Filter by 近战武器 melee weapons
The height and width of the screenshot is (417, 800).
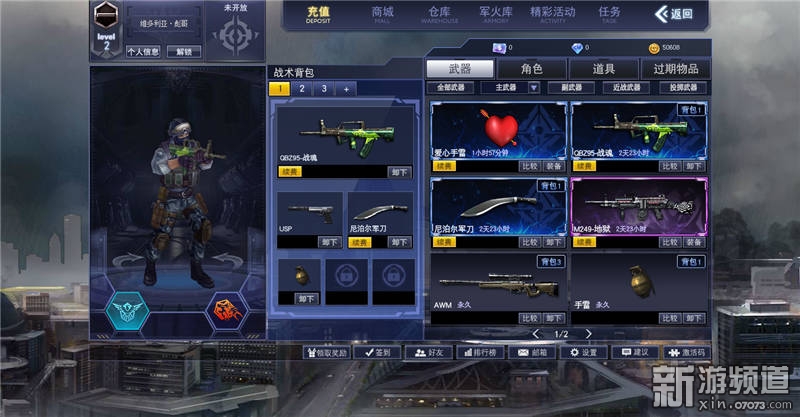click(x=632, y=88)
